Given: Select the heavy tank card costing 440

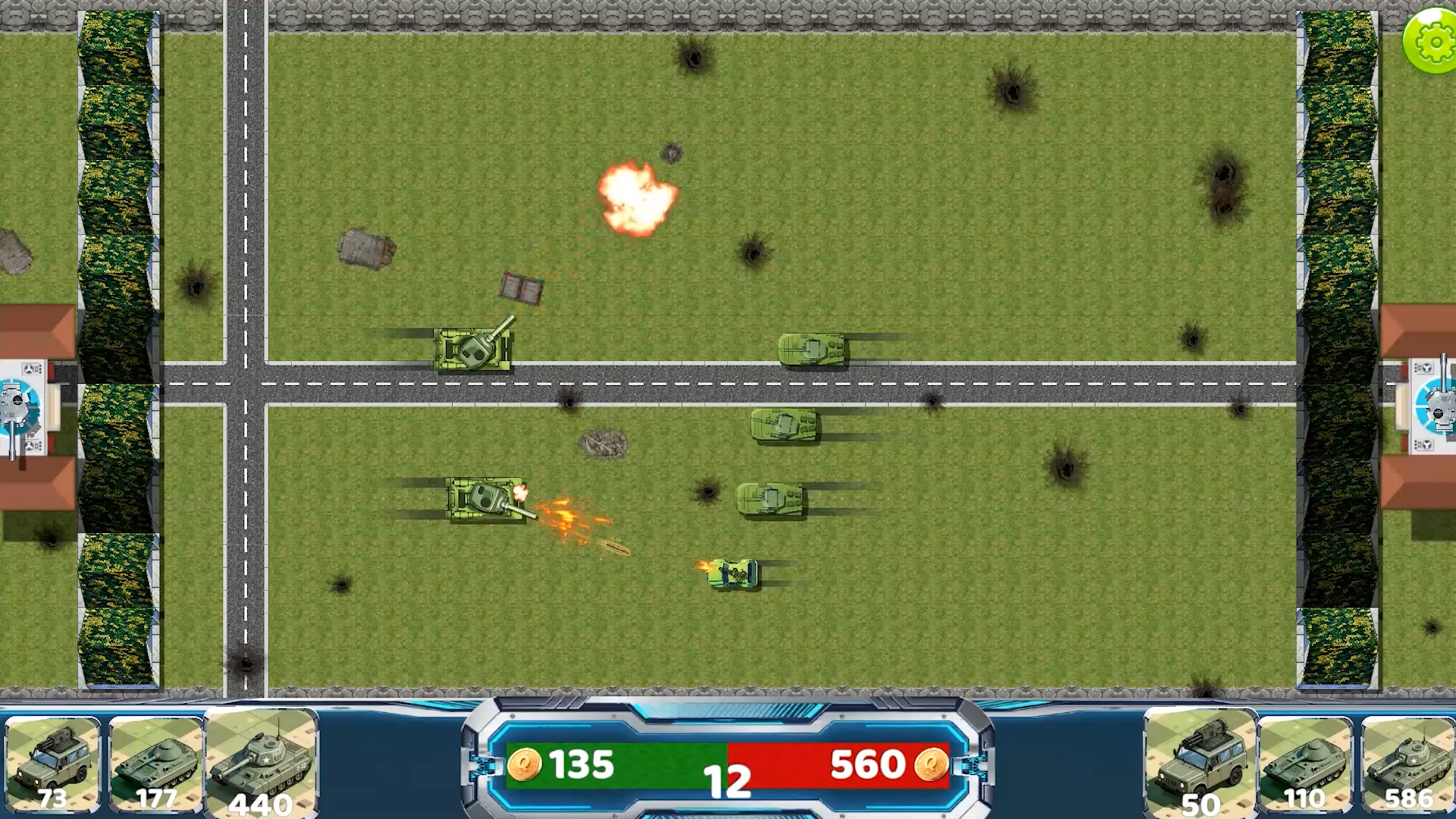Looking at the screenshot, I should pos(262,762).
